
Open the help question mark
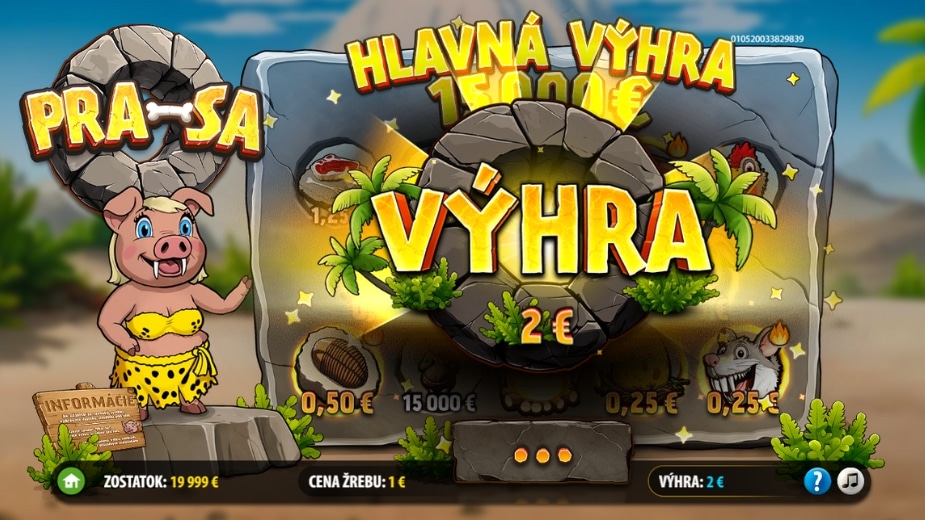coord(818,481)
